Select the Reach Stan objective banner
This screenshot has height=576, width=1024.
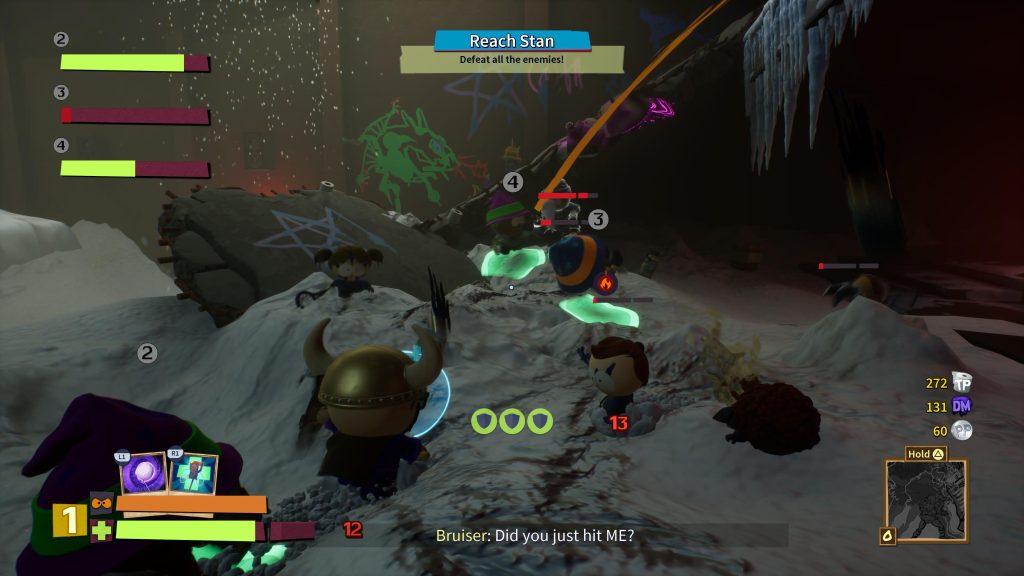click(511, 41)
